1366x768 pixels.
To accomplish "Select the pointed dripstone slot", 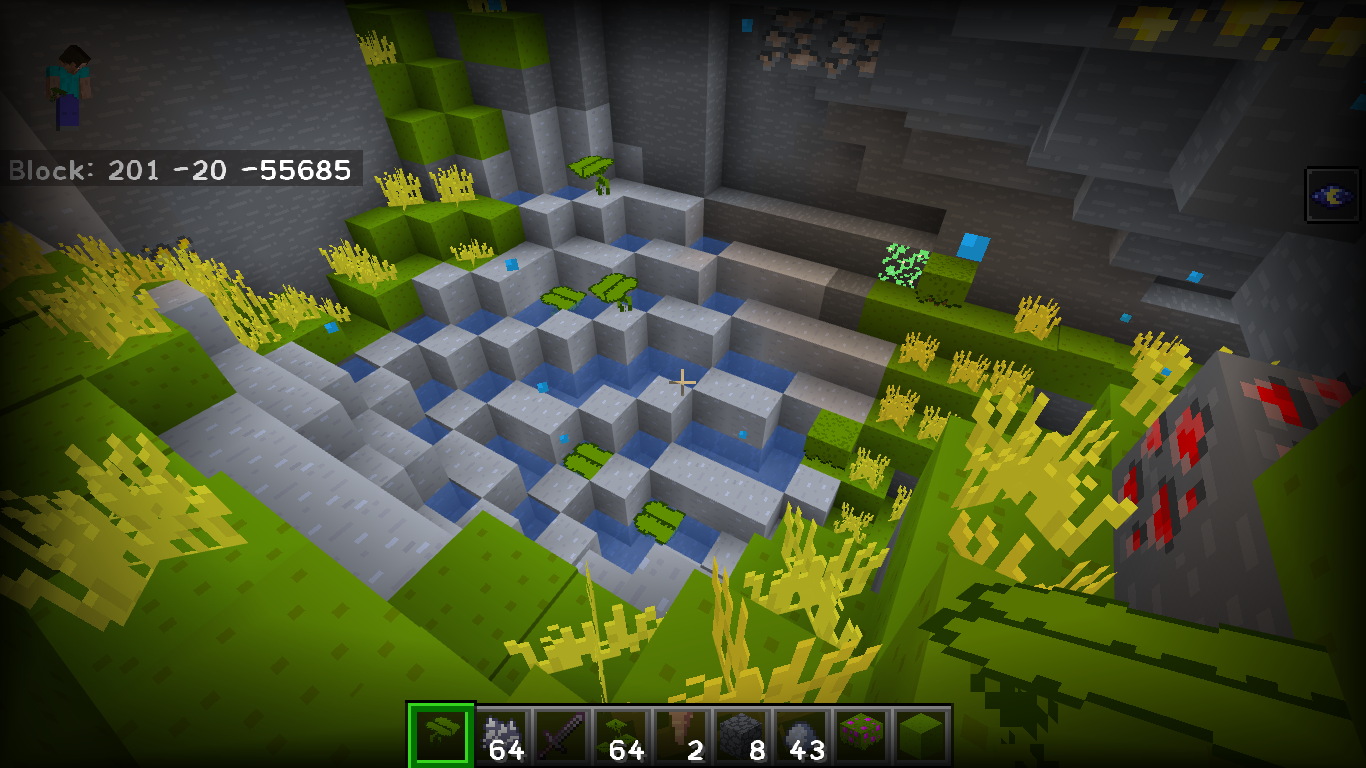I will pyautogui.click(x=681, y=737).
